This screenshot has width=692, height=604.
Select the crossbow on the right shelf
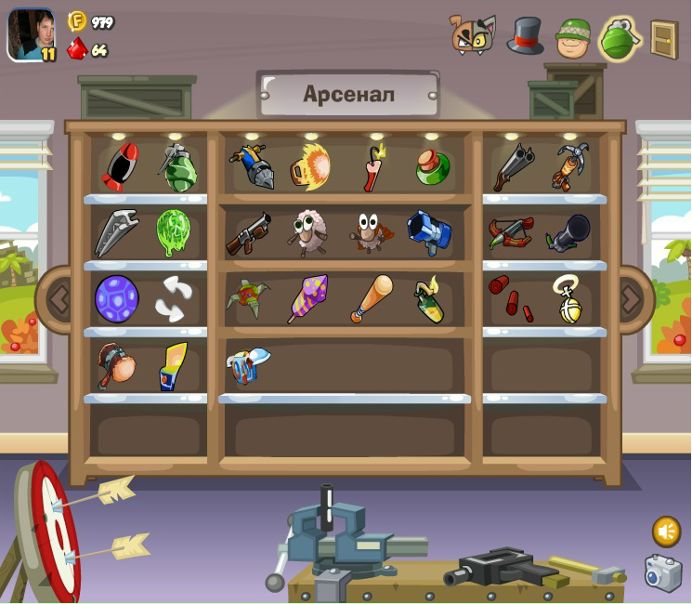(x=511, y=234)
